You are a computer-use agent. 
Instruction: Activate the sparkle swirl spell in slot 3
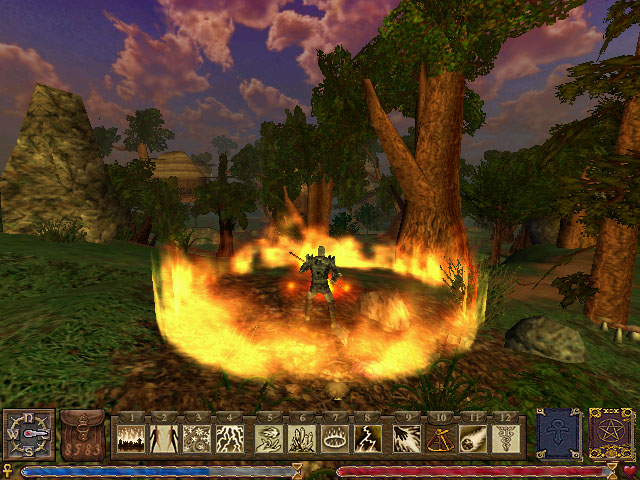pyautogui.click(x=198, y=439)
